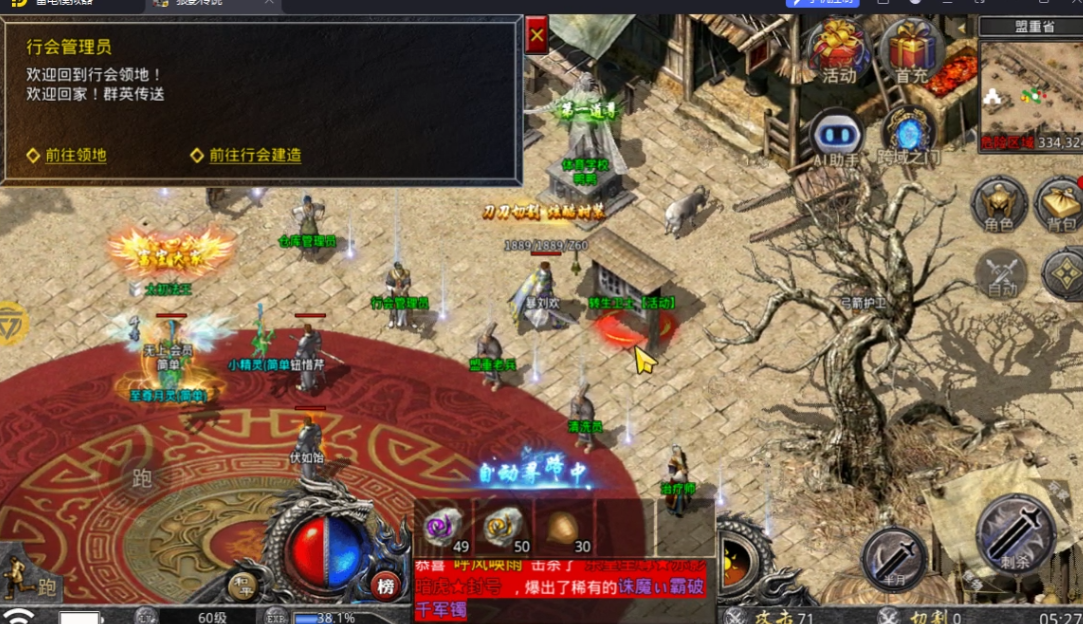The image size is (1083, 624).
Task: Use the purple swirl stone in hotbar
Action: click(x=443, y=525)
